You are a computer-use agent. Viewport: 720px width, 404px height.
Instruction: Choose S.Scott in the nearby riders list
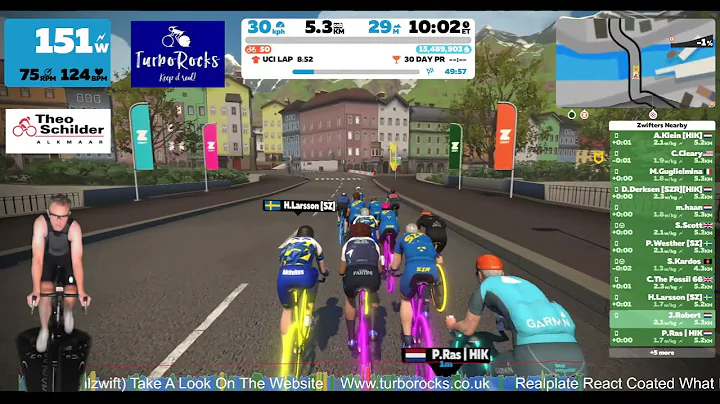pyautogui.click(x=662, y=229)
